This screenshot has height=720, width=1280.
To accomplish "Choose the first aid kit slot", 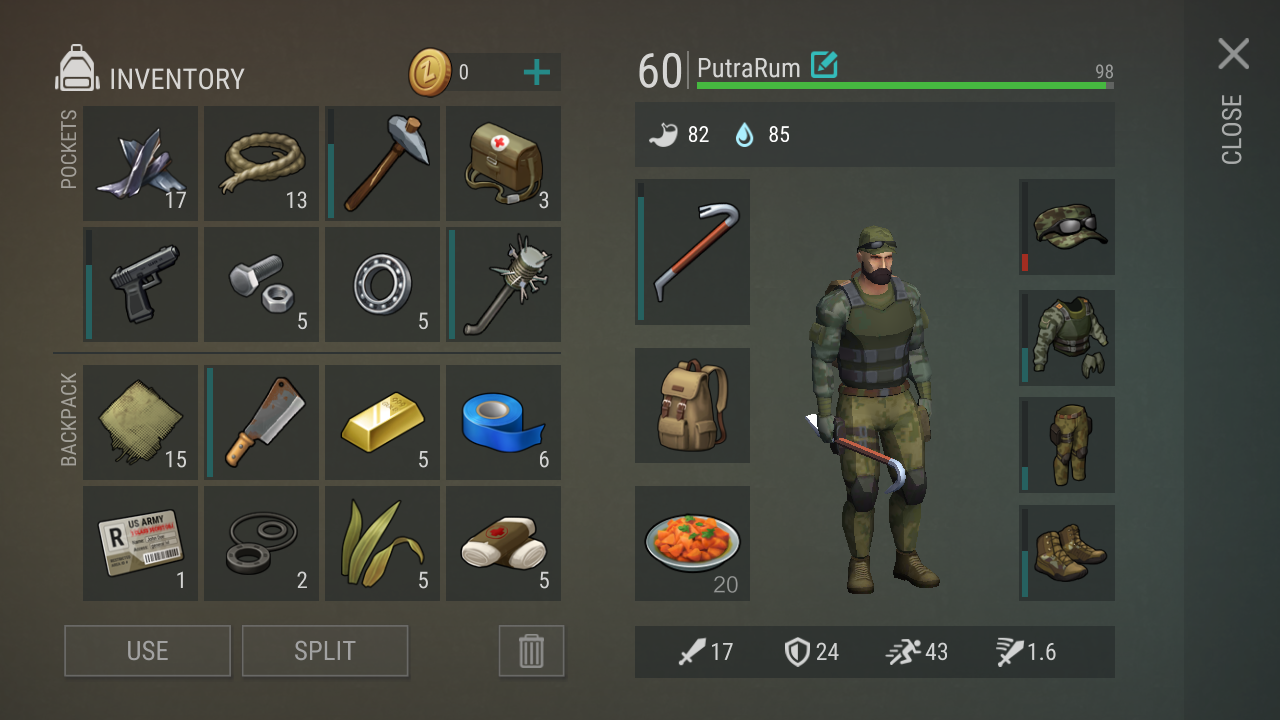I will click(x=503, y=164).
